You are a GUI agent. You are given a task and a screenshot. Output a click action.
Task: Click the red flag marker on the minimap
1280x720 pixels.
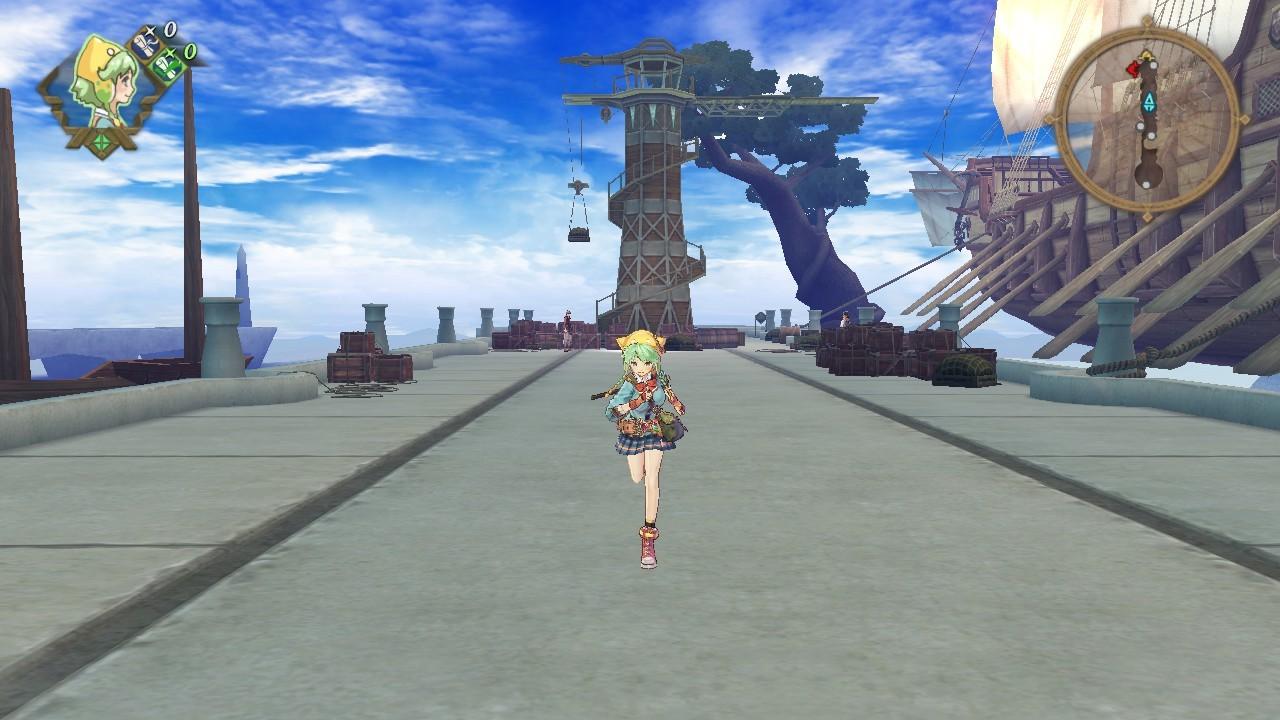click(x=1132, y=70)
